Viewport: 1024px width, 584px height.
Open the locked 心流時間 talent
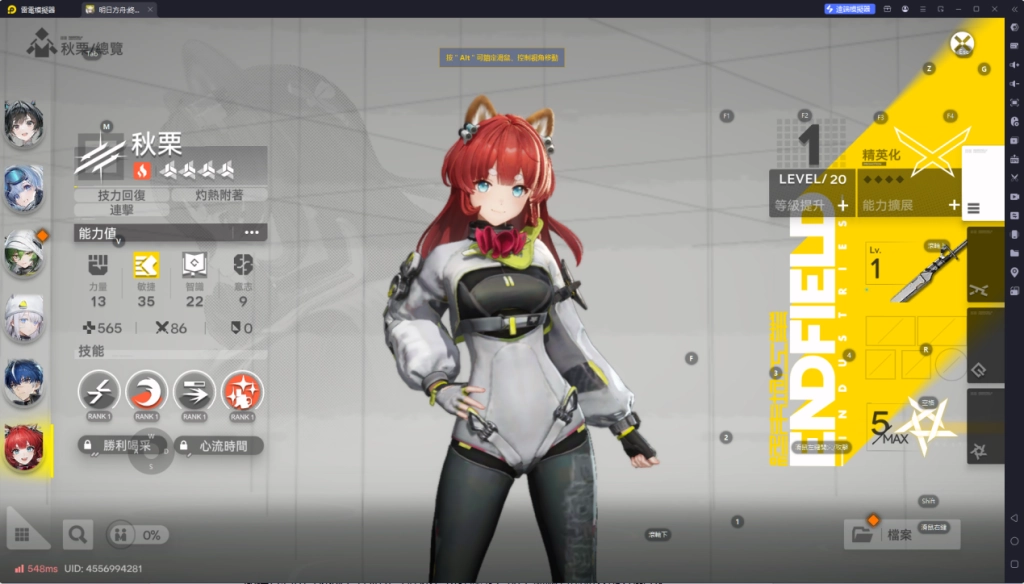[218, 446]
